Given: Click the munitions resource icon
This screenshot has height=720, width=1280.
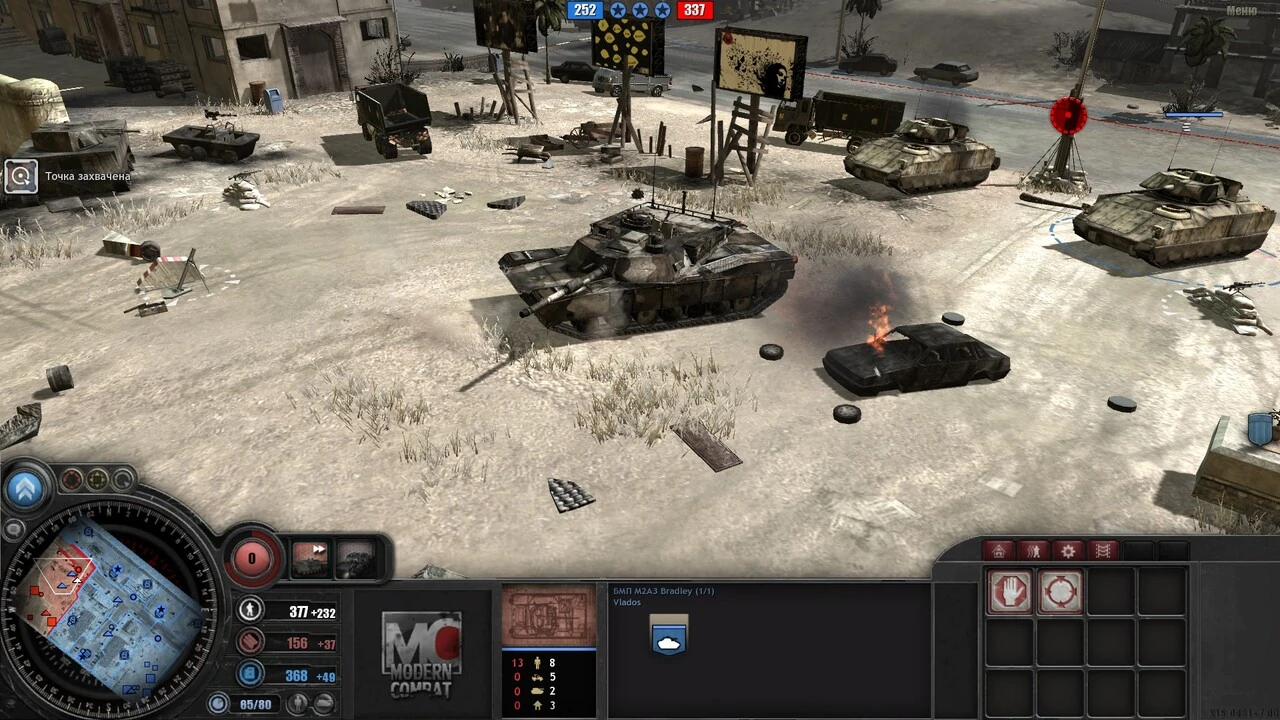Looking at the screenshot, I should (x=248, y=642).
